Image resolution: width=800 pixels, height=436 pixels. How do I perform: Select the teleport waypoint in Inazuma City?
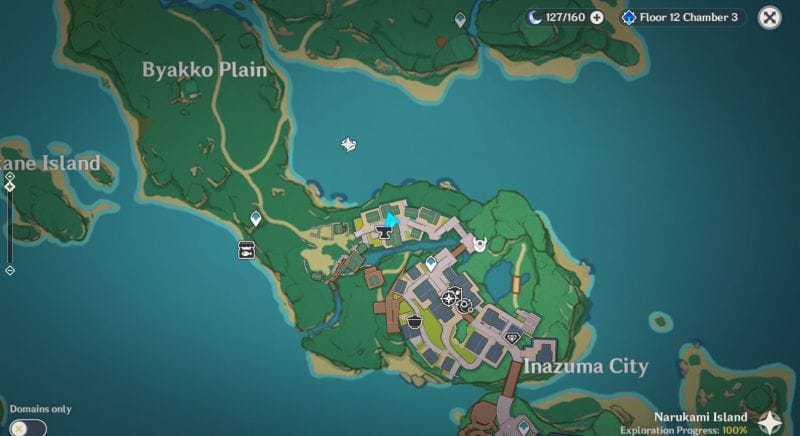tap(431, 263)
